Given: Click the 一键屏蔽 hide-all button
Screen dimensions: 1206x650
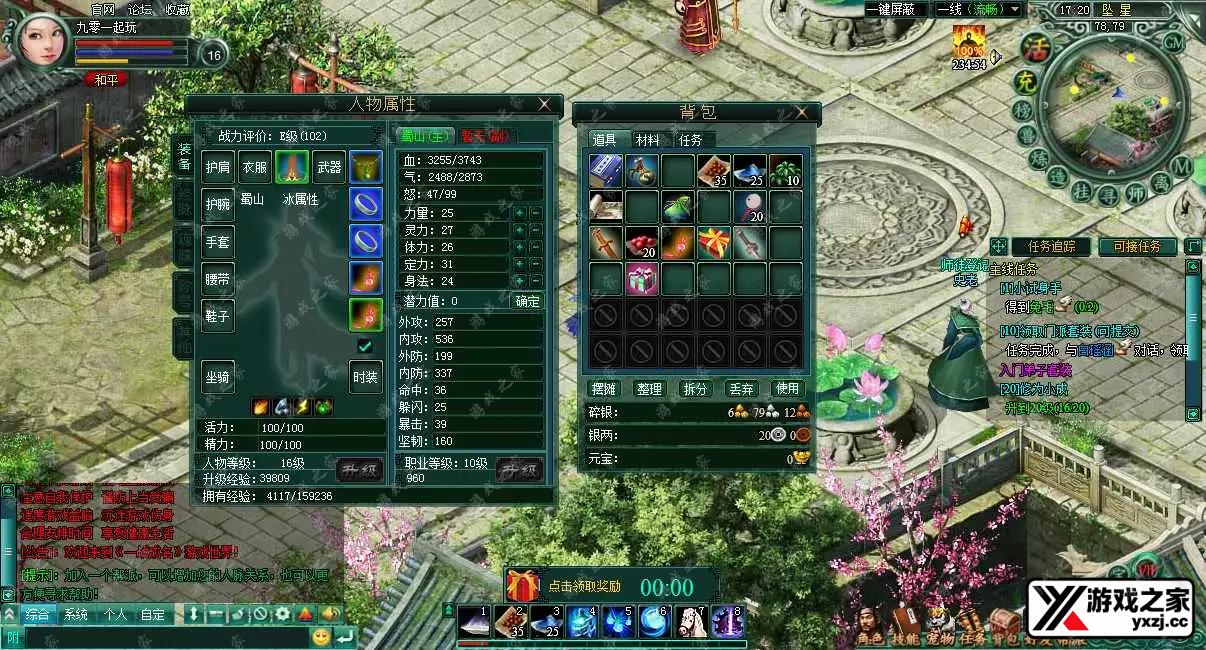Looking at the screenshot, I should (893, 9).
